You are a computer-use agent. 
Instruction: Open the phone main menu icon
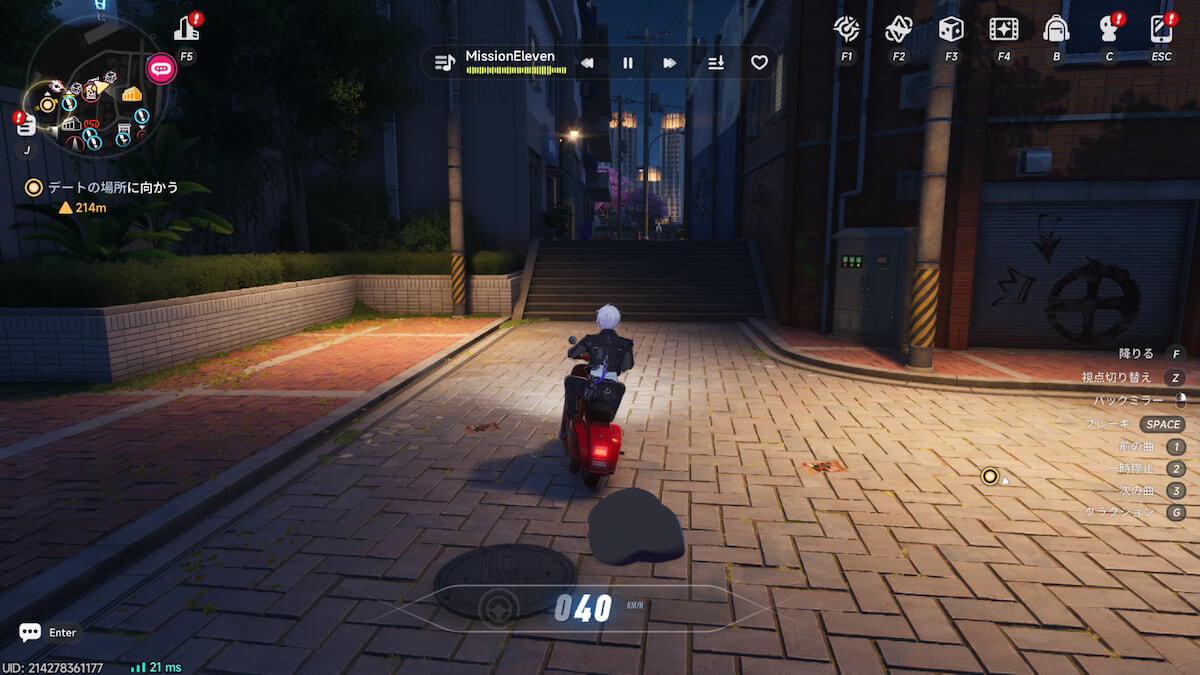pyautogui.click(x=1161, y=29)
